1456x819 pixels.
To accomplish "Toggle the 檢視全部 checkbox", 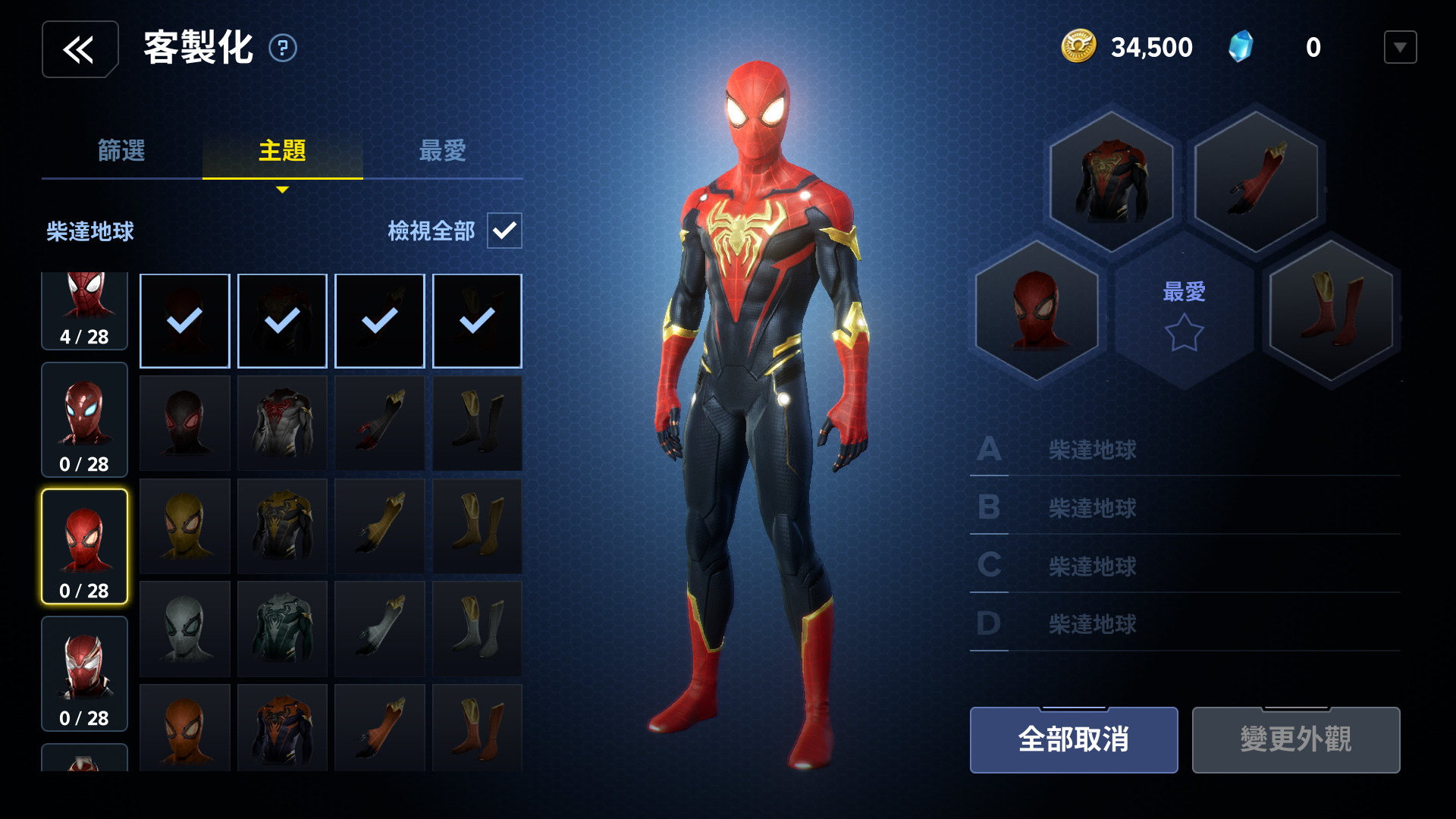I will pos(504,231).
